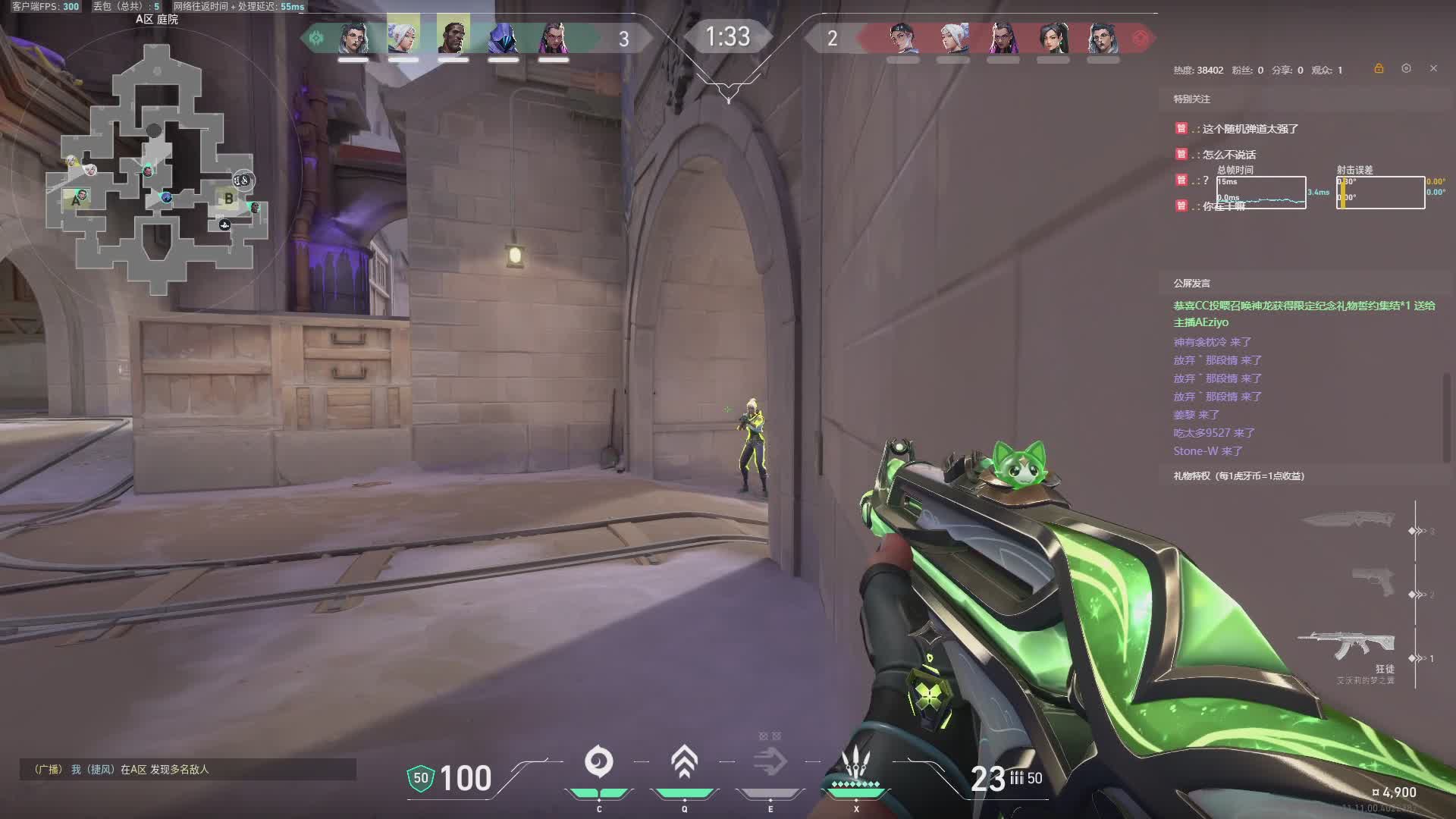1456x819 pixels.
Task: Click the B site marker on the minimap
Action: [x=228, y=199]
